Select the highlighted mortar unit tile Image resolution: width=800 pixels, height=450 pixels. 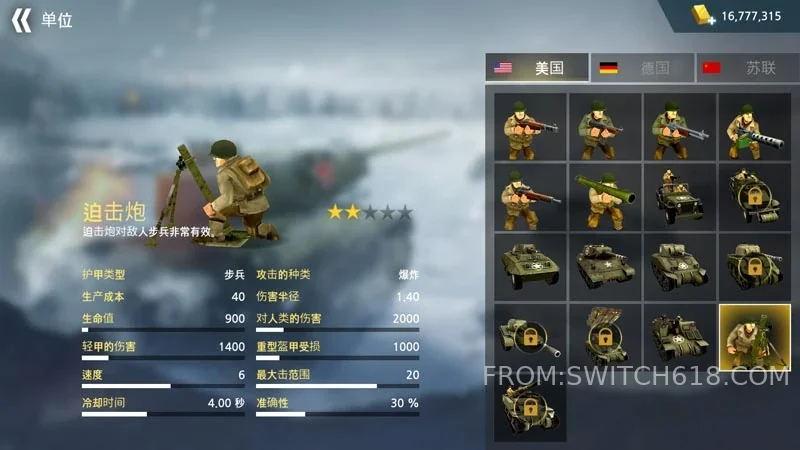pyautogui.click(x=754, y=337)
